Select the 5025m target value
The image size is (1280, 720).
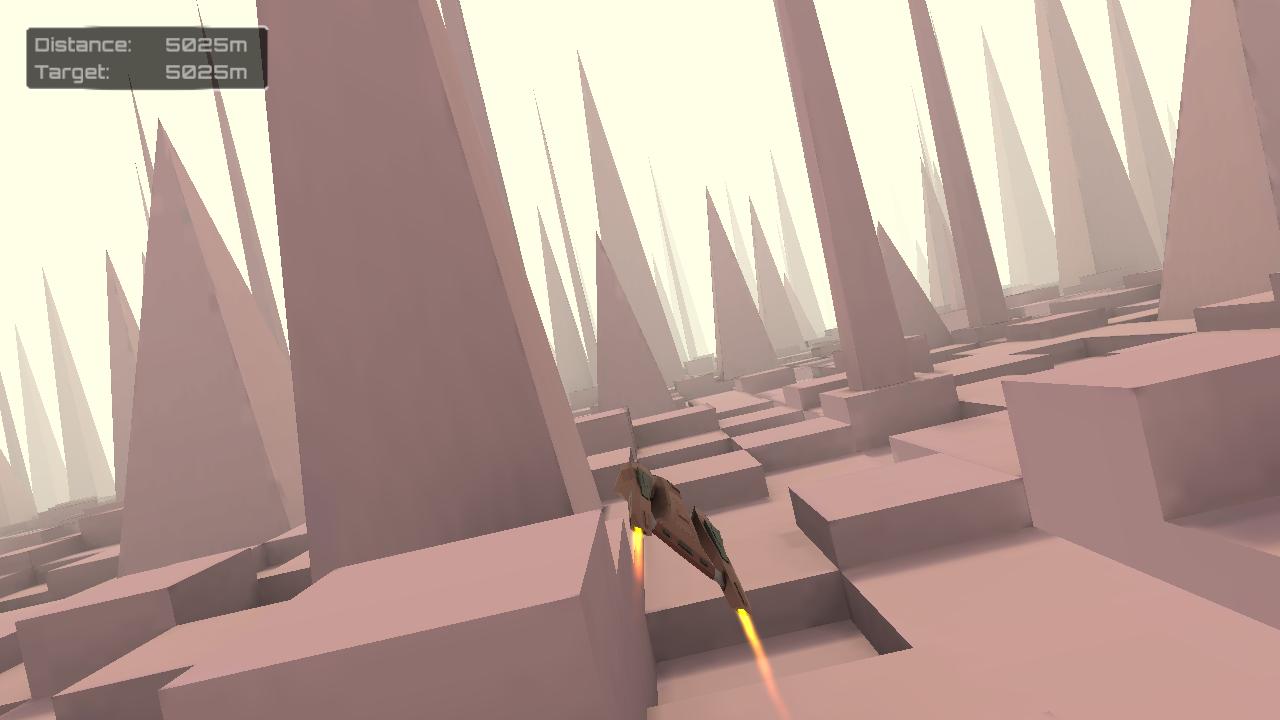pos(205,71)
